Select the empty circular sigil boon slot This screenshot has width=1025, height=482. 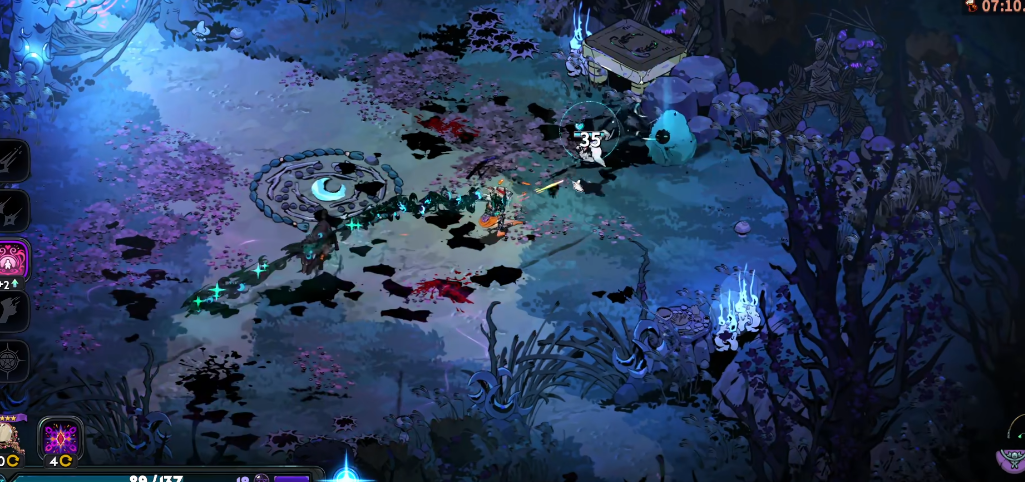12,361
